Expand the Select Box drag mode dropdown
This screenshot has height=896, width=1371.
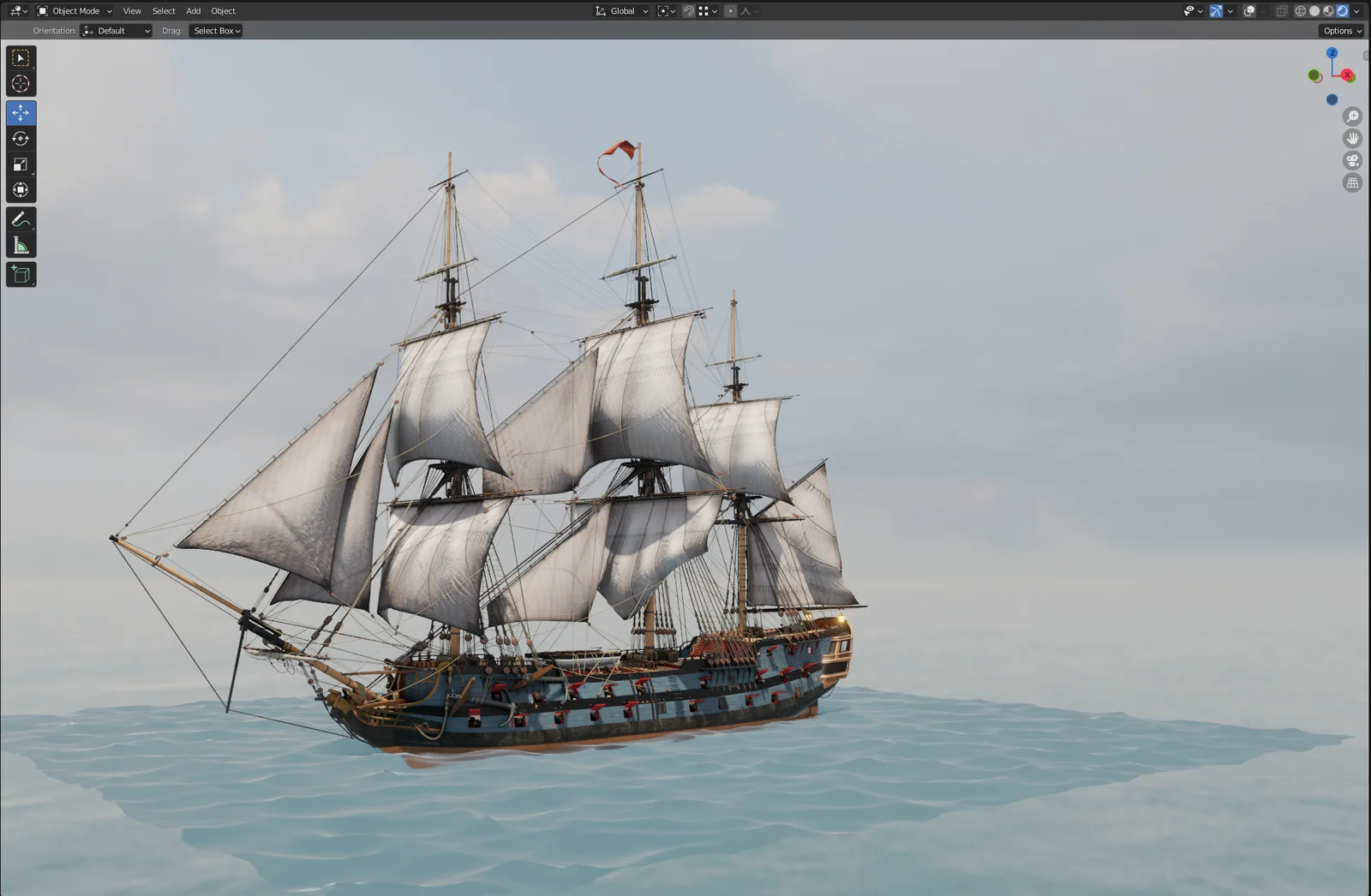click(x=215, y=30)
